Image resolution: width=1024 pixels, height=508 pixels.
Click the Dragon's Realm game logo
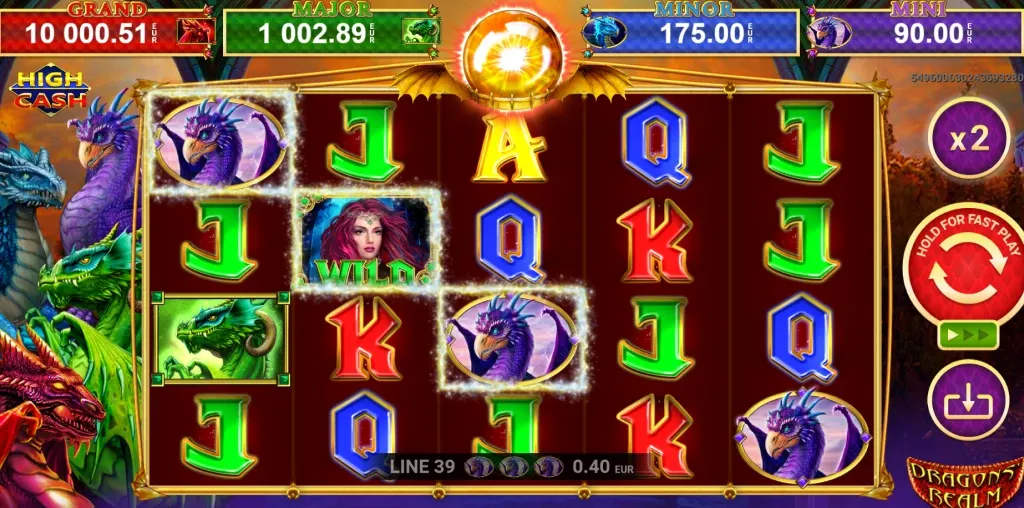tap(963, 482)
